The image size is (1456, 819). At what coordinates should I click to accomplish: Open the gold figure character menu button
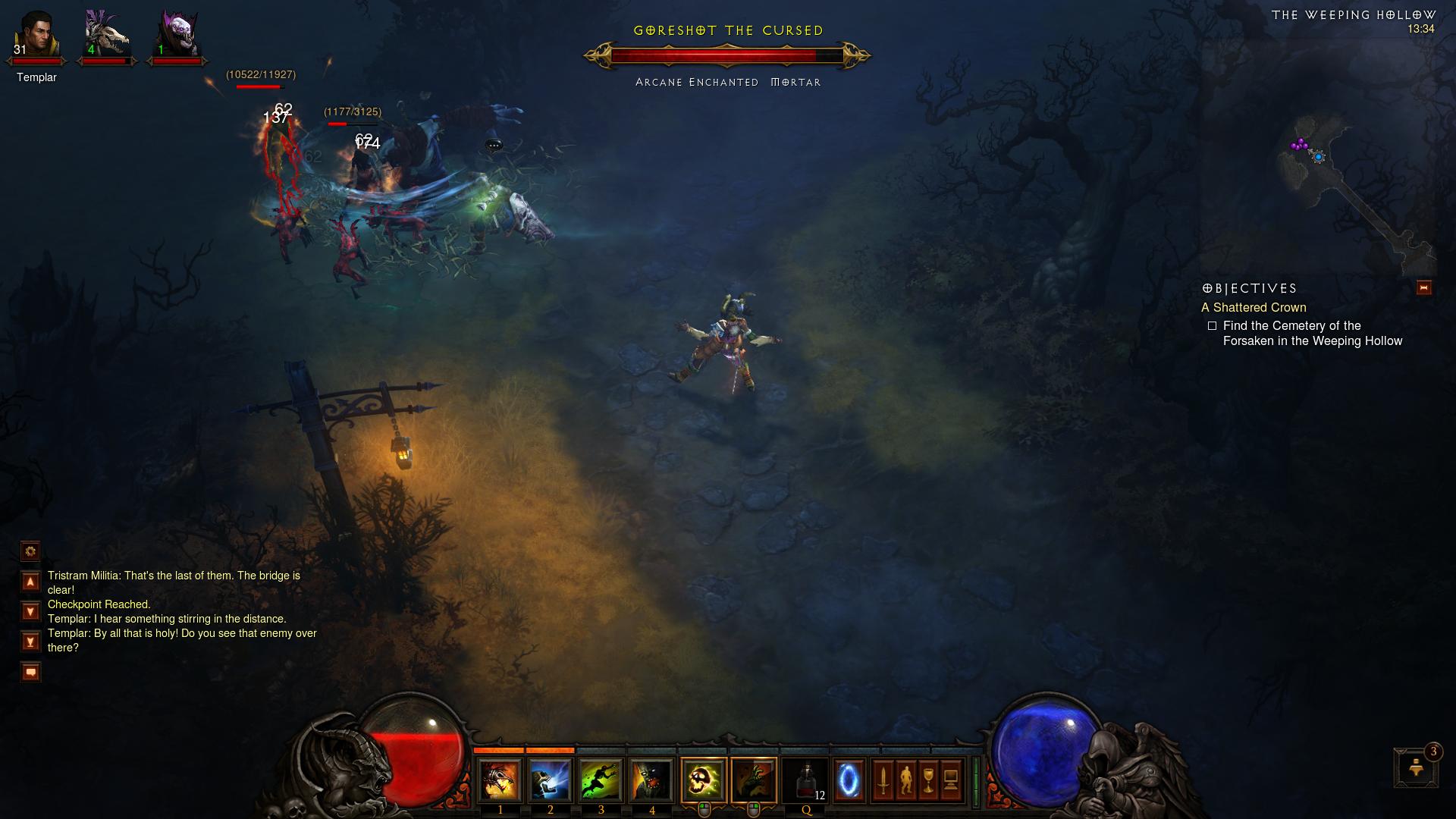pyautogui.click(x=905, y=780)
